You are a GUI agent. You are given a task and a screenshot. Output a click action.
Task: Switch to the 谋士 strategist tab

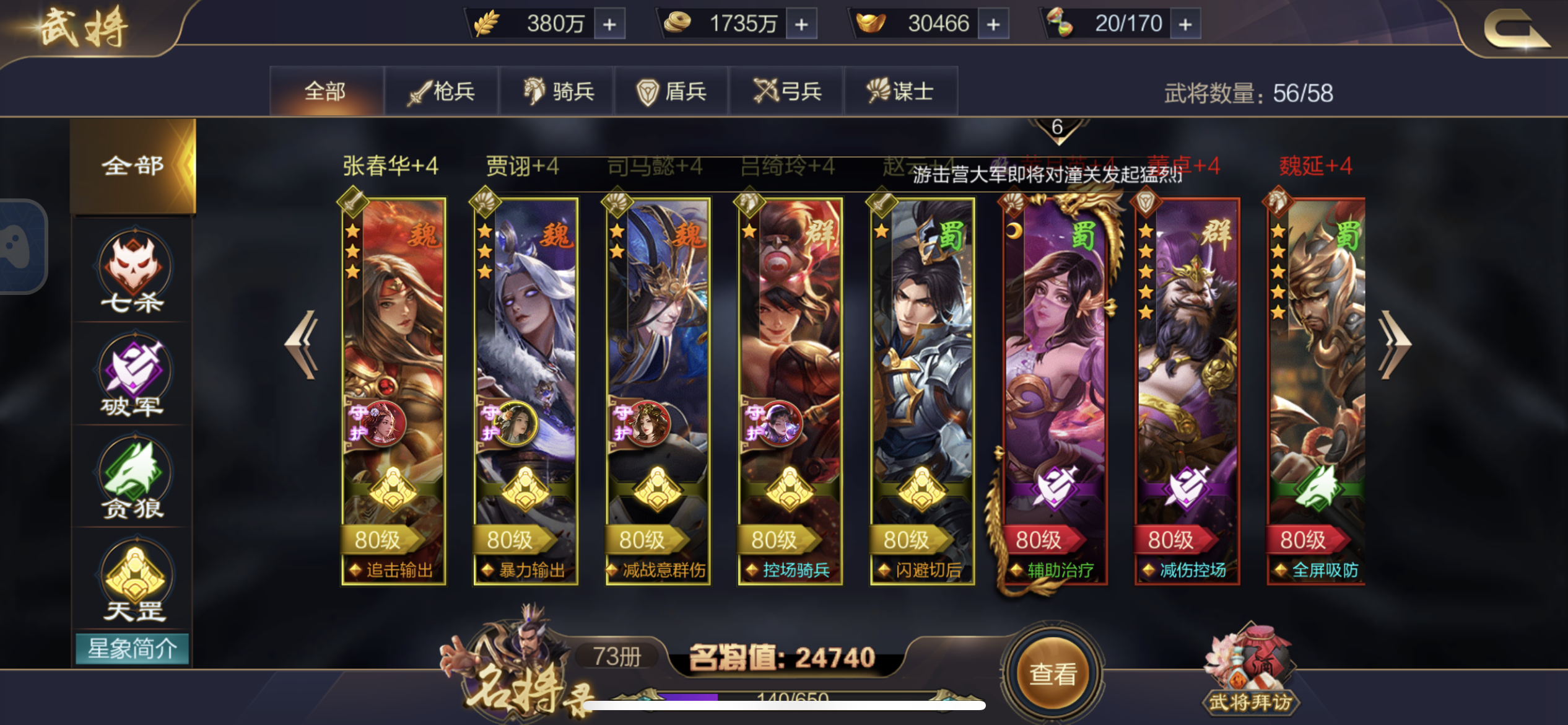click(902, 90)
